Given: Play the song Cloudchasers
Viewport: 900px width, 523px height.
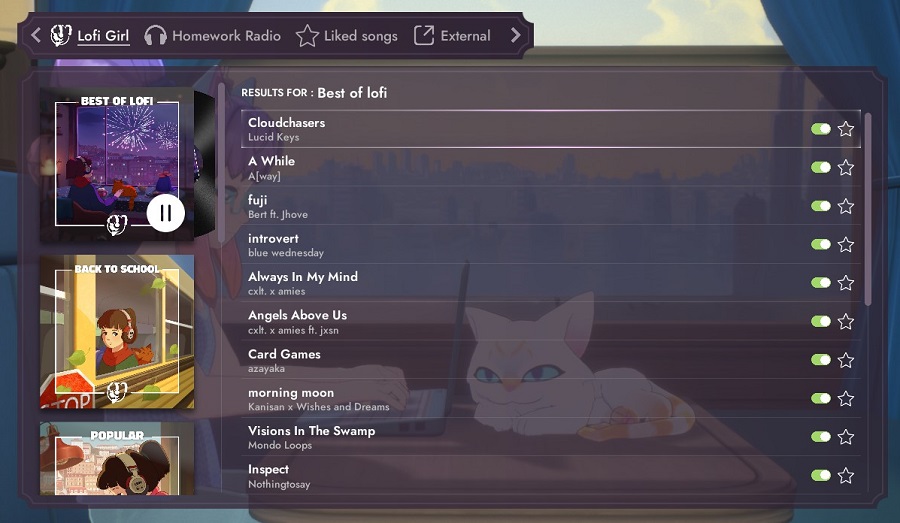Looking at the screenshot, I should coord(287,123).
